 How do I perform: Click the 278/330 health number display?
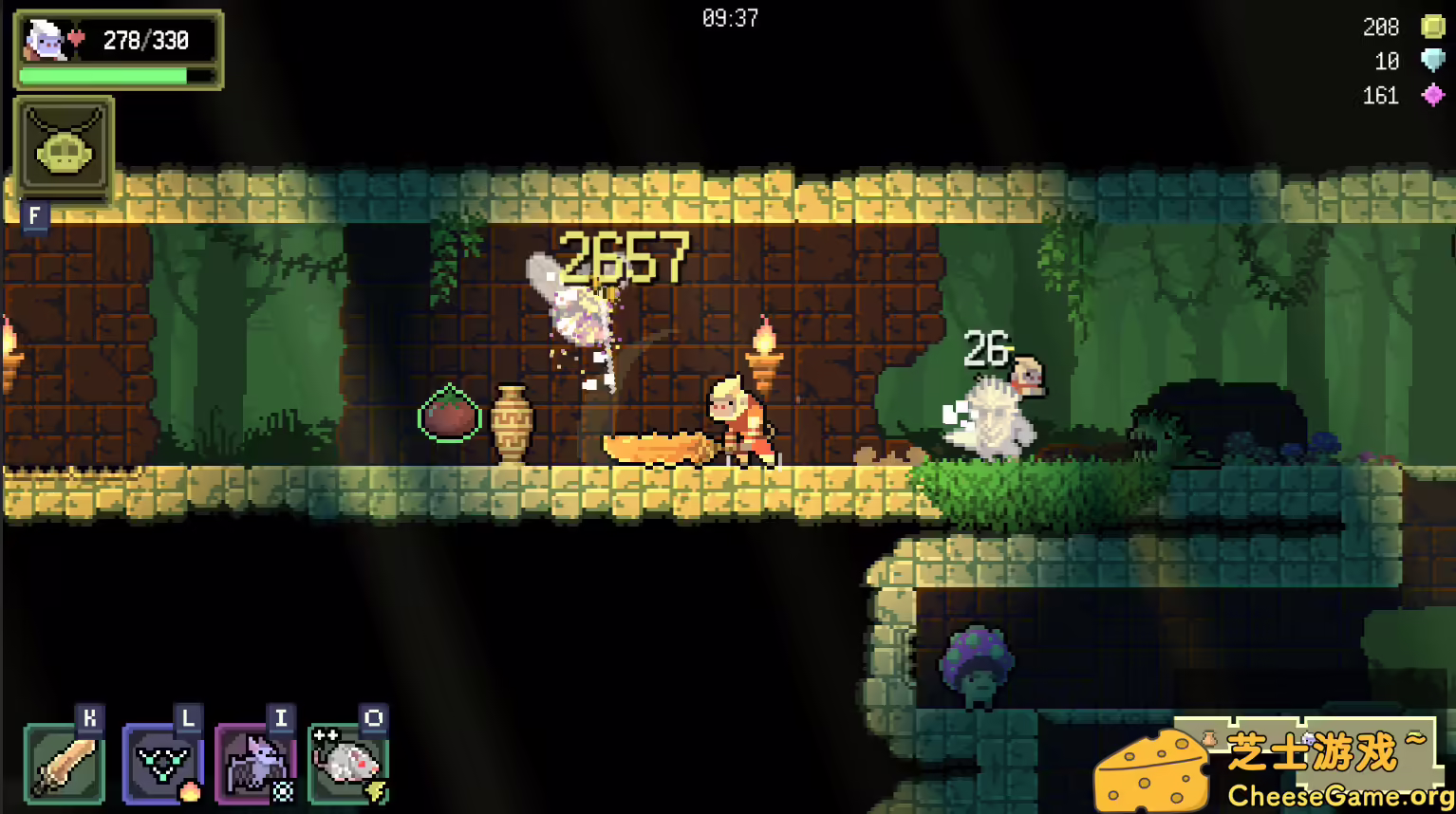coord(146,39)
